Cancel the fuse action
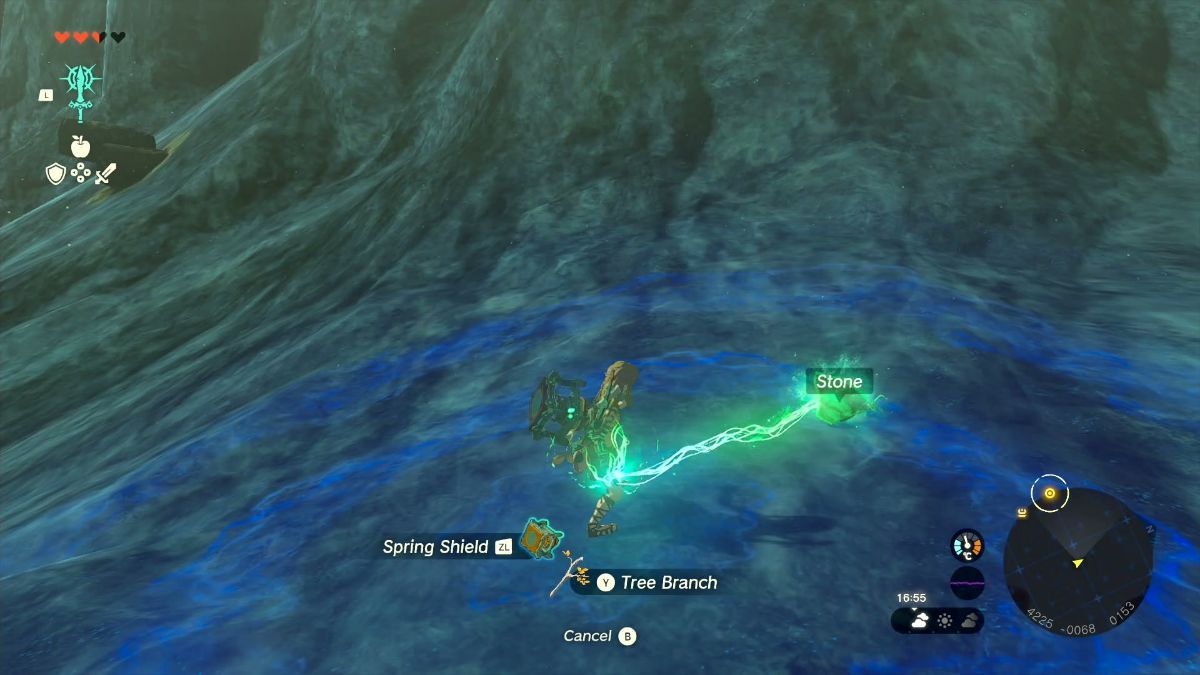 pyautogui.click(x=599, y=636)
